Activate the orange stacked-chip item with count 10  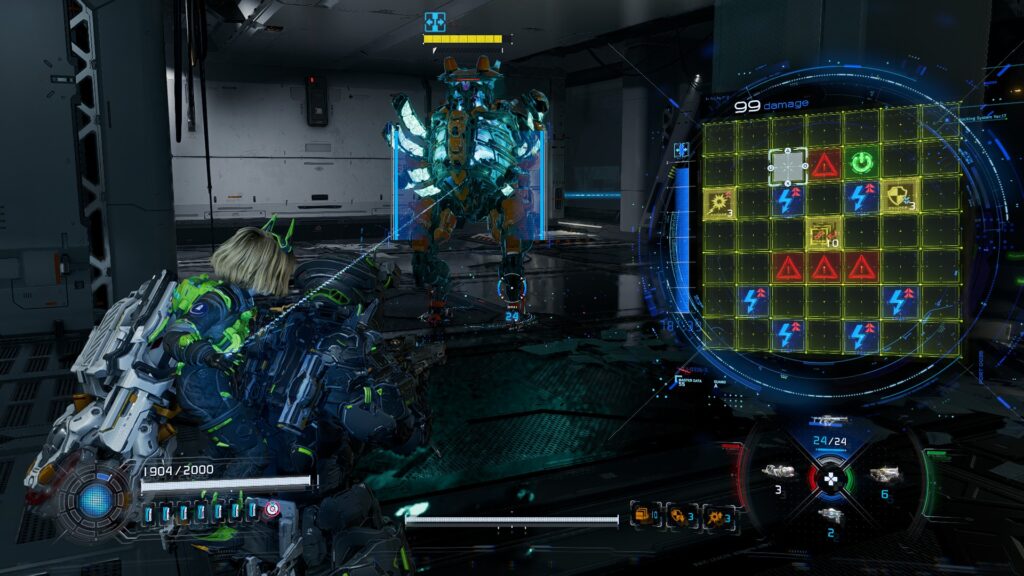click(643, 516)
